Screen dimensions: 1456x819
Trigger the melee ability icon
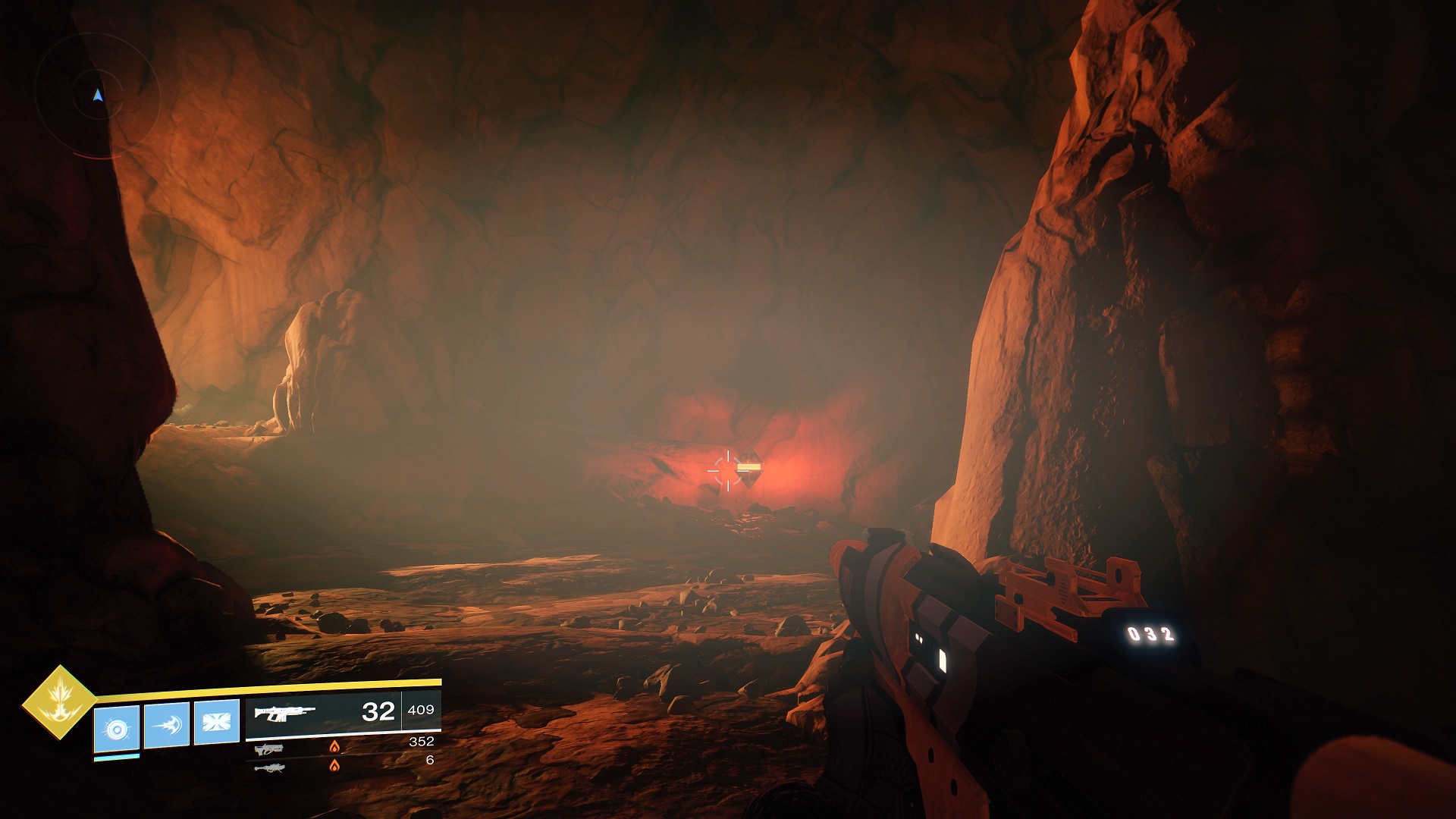click(167, 725)
